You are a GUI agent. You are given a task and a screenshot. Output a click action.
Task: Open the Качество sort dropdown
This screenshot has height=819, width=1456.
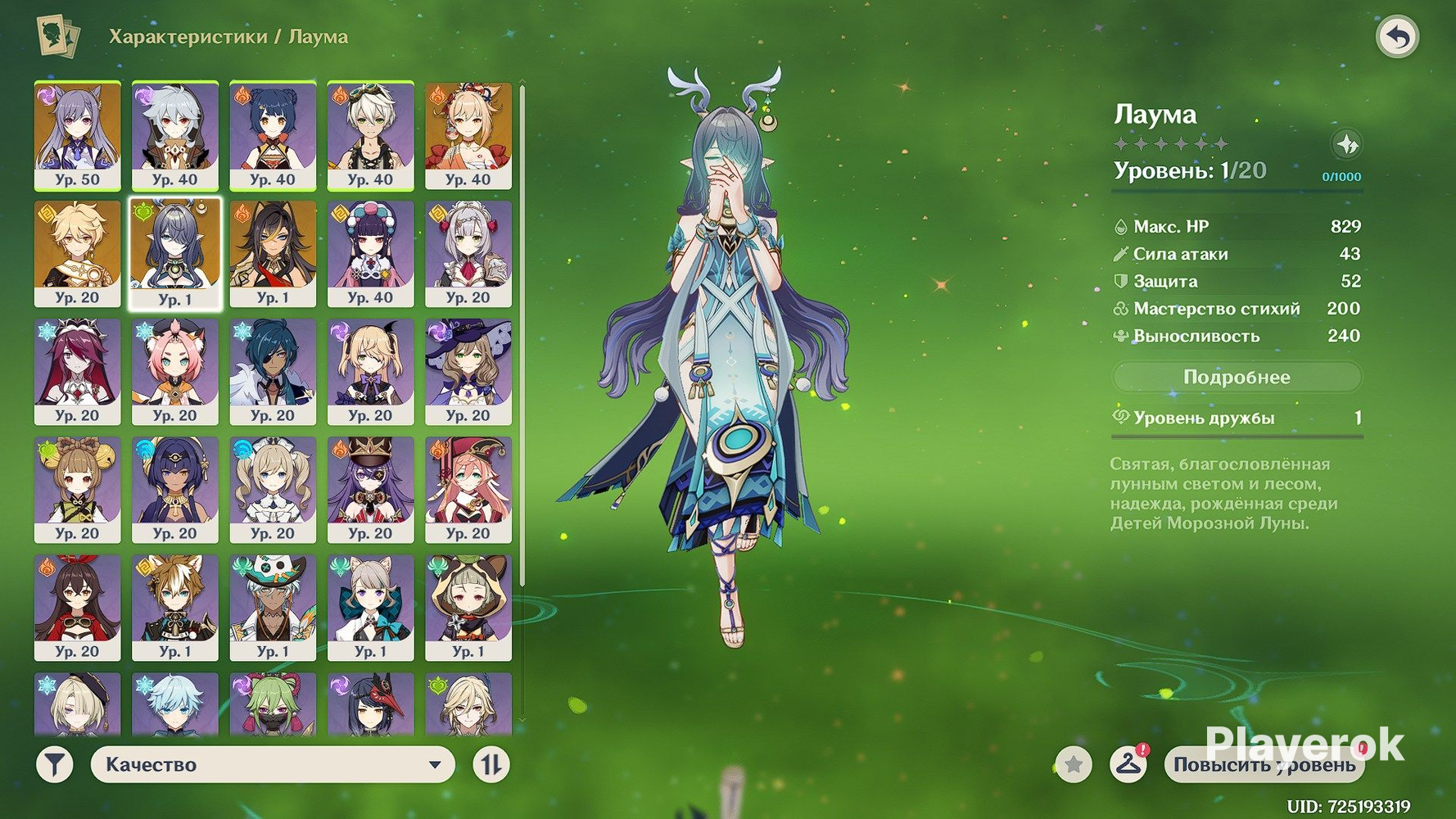pyautogui.click(x=273, y=765)
